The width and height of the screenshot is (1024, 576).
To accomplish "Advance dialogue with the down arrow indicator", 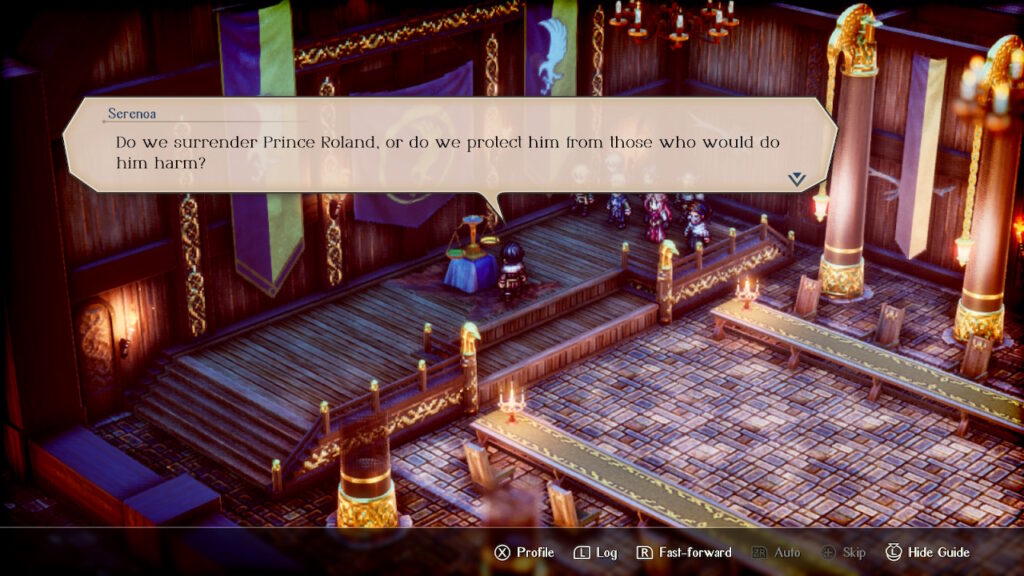I will (796, 178).
